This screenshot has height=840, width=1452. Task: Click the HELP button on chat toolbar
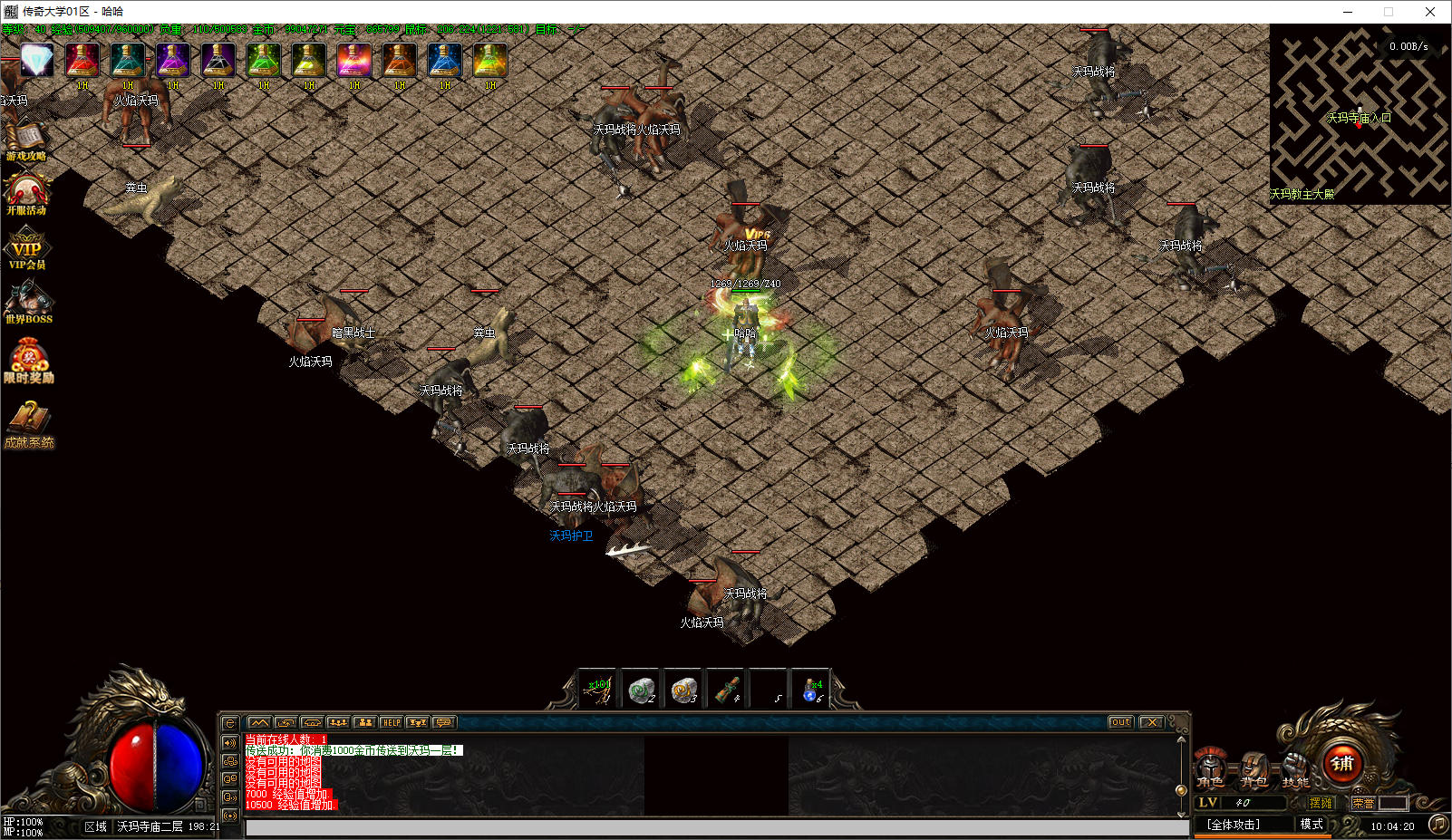(x=391, y=722)
